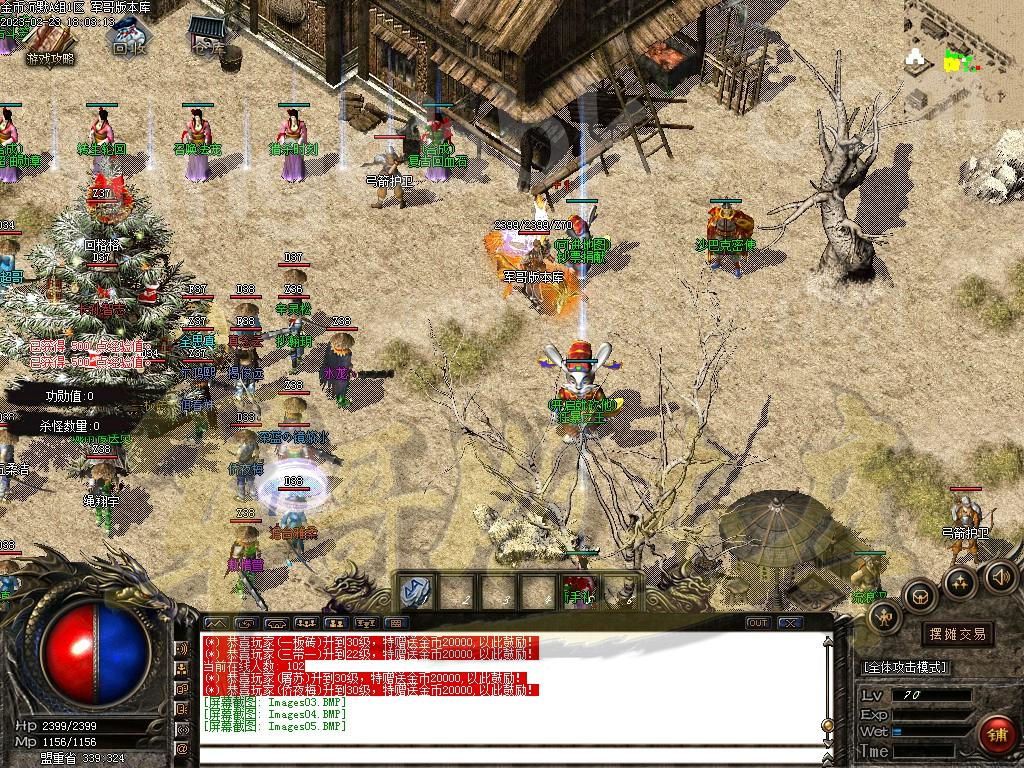
Task: Select the blue rune stone hotbar slot
Action: tap(416, 591)
